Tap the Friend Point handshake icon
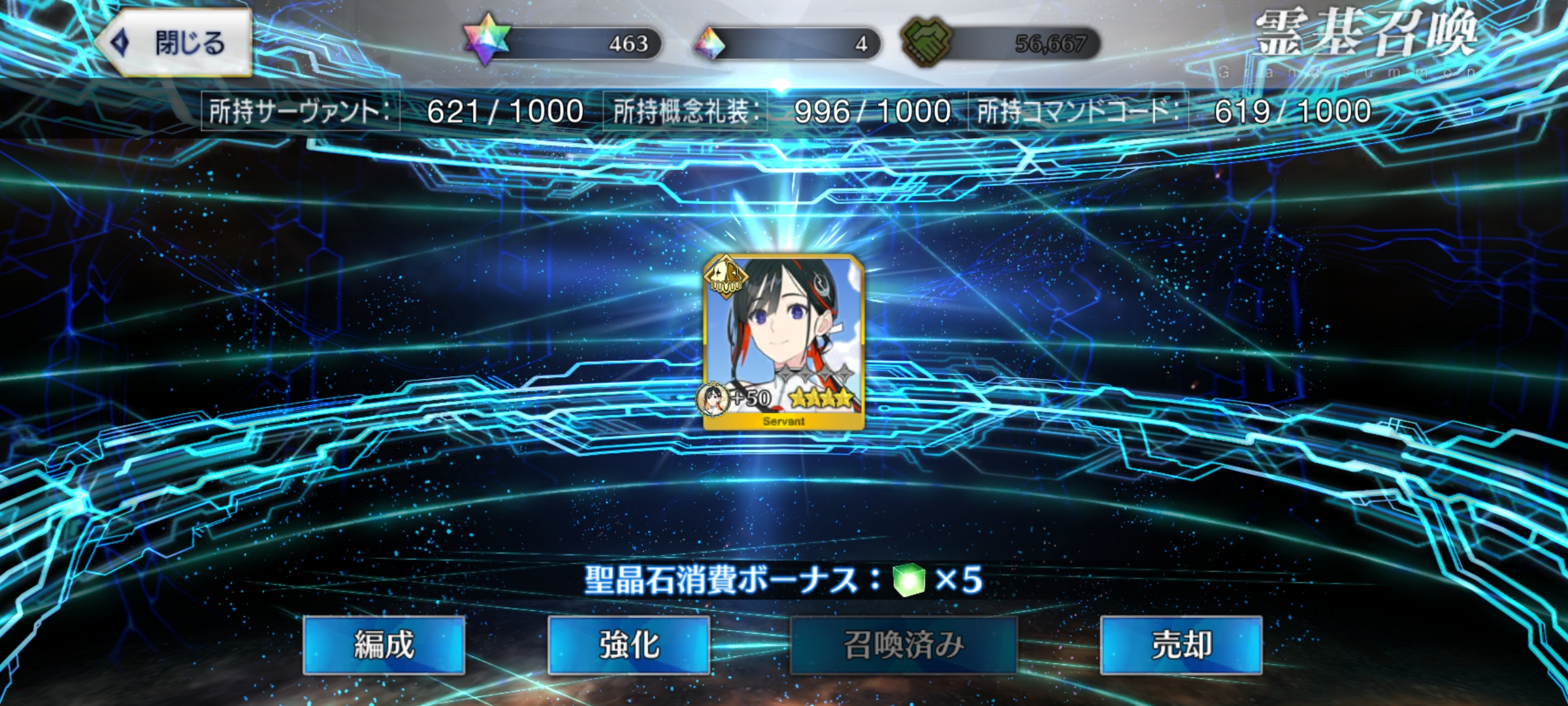 pos(926,42)
